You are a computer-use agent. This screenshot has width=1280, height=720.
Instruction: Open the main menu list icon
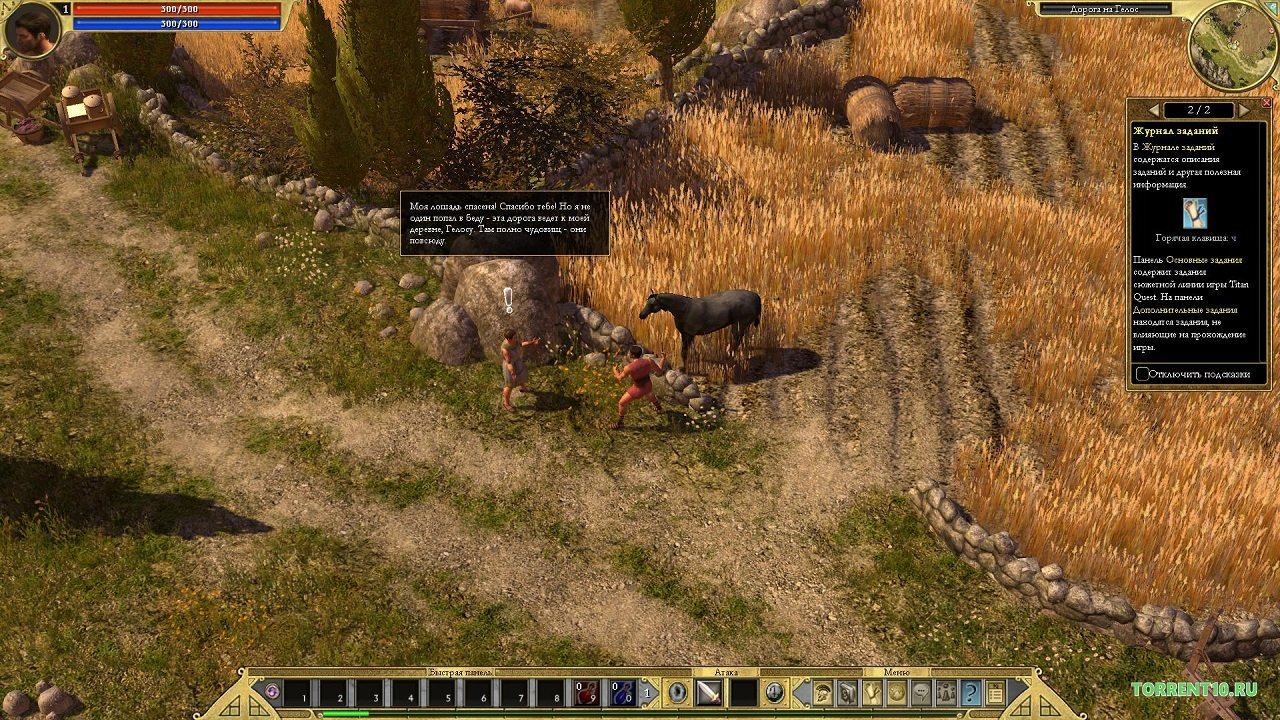995,692
